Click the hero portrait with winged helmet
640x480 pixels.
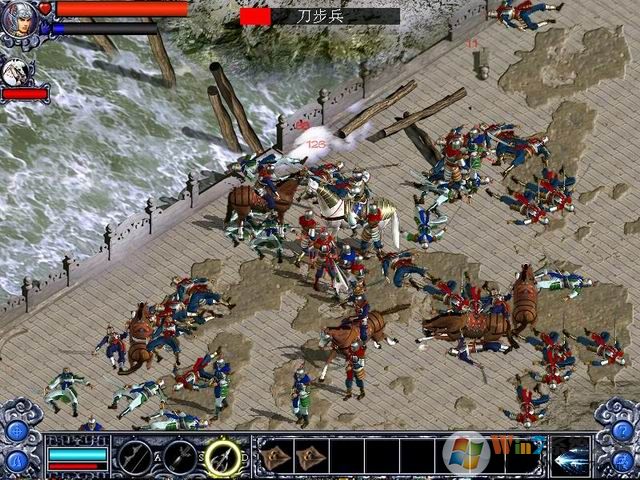point(17,20)
